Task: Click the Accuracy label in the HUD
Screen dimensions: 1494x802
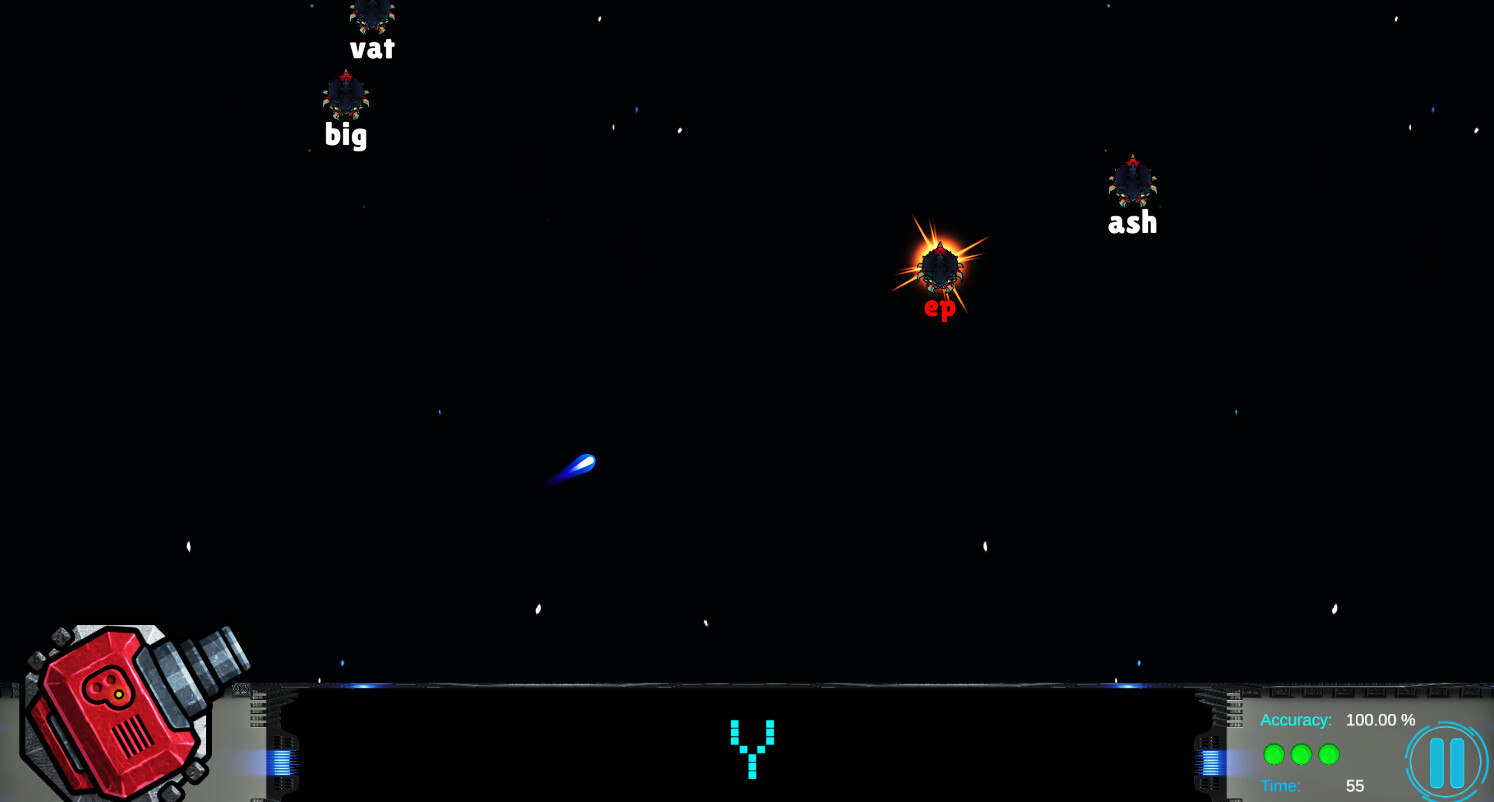Action: pyautogui.click(x=1296, y=719)
